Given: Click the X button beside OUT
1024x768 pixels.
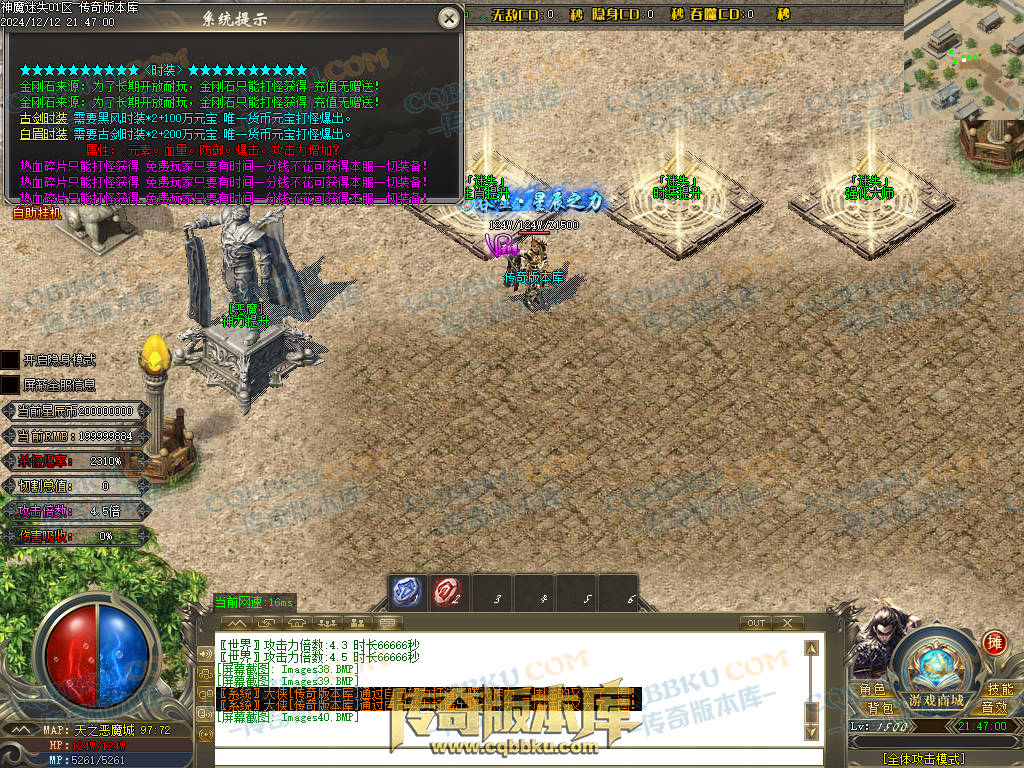Looking at the screenshot, I should point(788,623).
